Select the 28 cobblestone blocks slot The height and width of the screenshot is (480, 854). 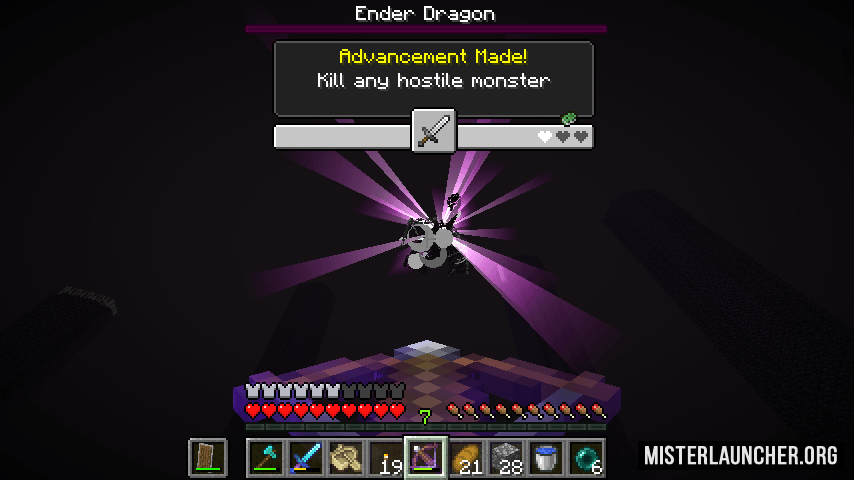coord(506,457)
